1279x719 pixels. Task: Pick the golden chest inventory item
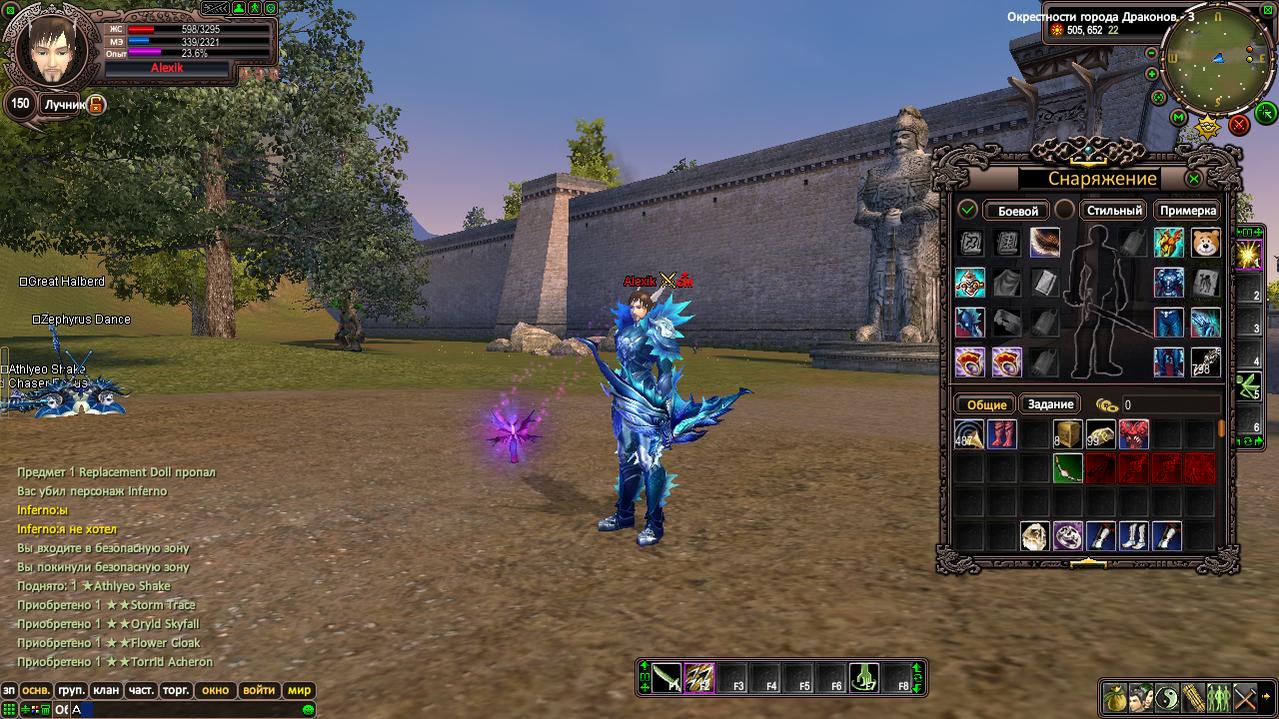[1069, 434]
